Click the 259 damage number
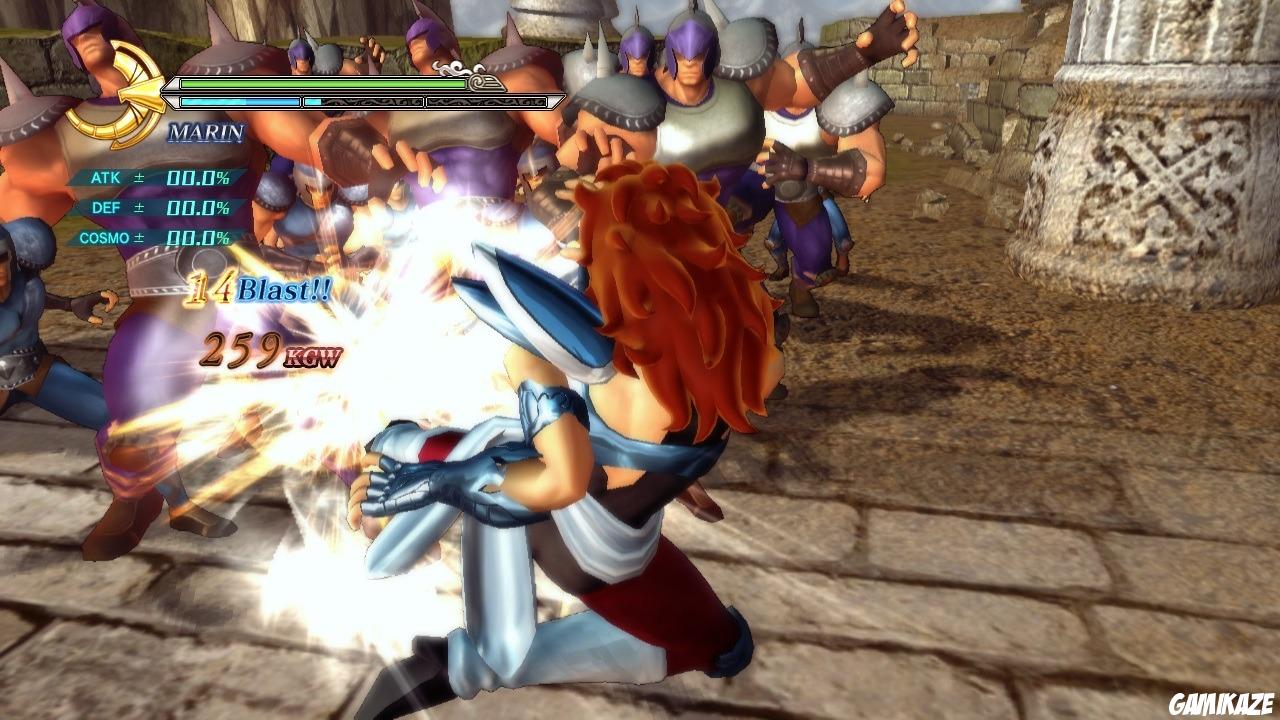The image size is (1280, 720). [x=240, y=350]
